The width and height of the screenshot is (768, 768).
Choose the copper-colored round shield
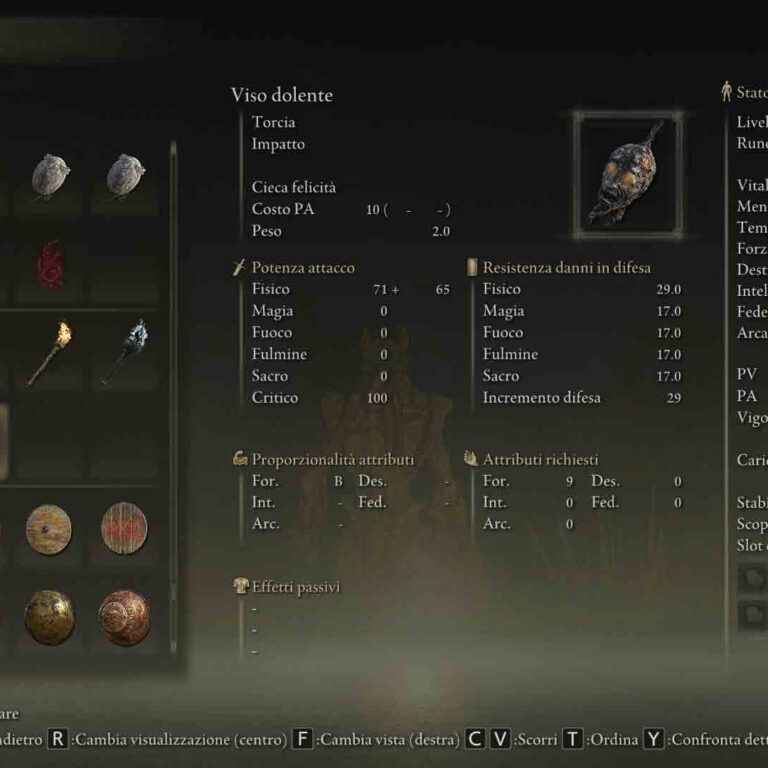click(x=124, y=616)
